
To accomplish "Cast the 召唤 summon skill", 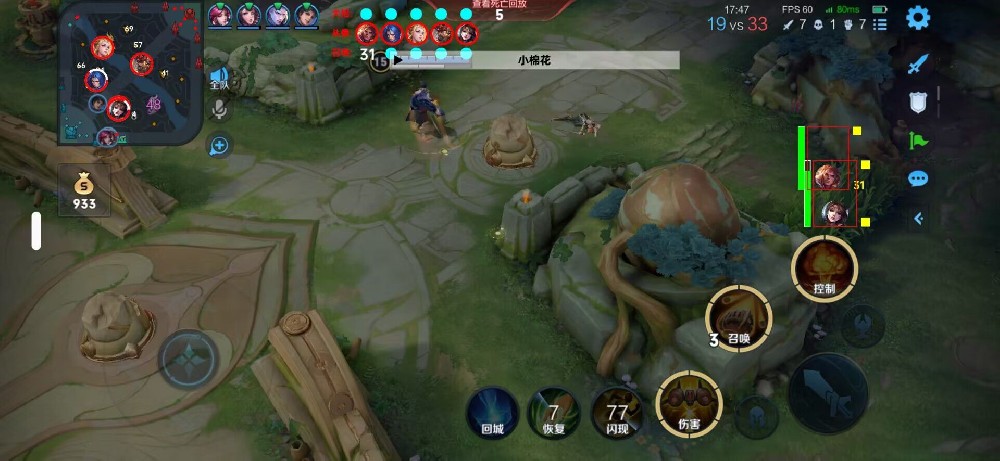I will point(739,318).
